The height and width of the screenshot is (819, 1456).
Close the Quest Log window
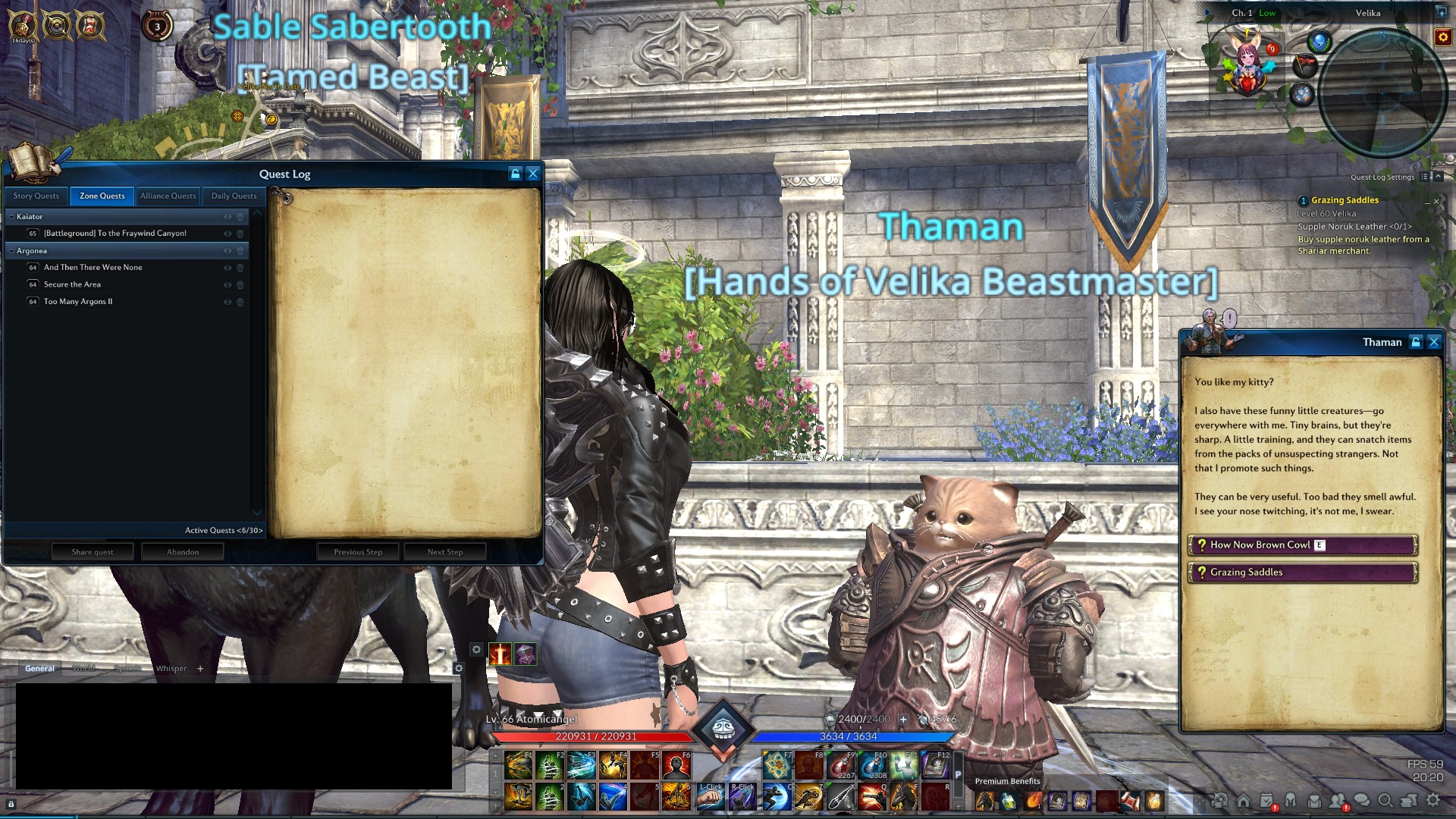tap(533, 174)
